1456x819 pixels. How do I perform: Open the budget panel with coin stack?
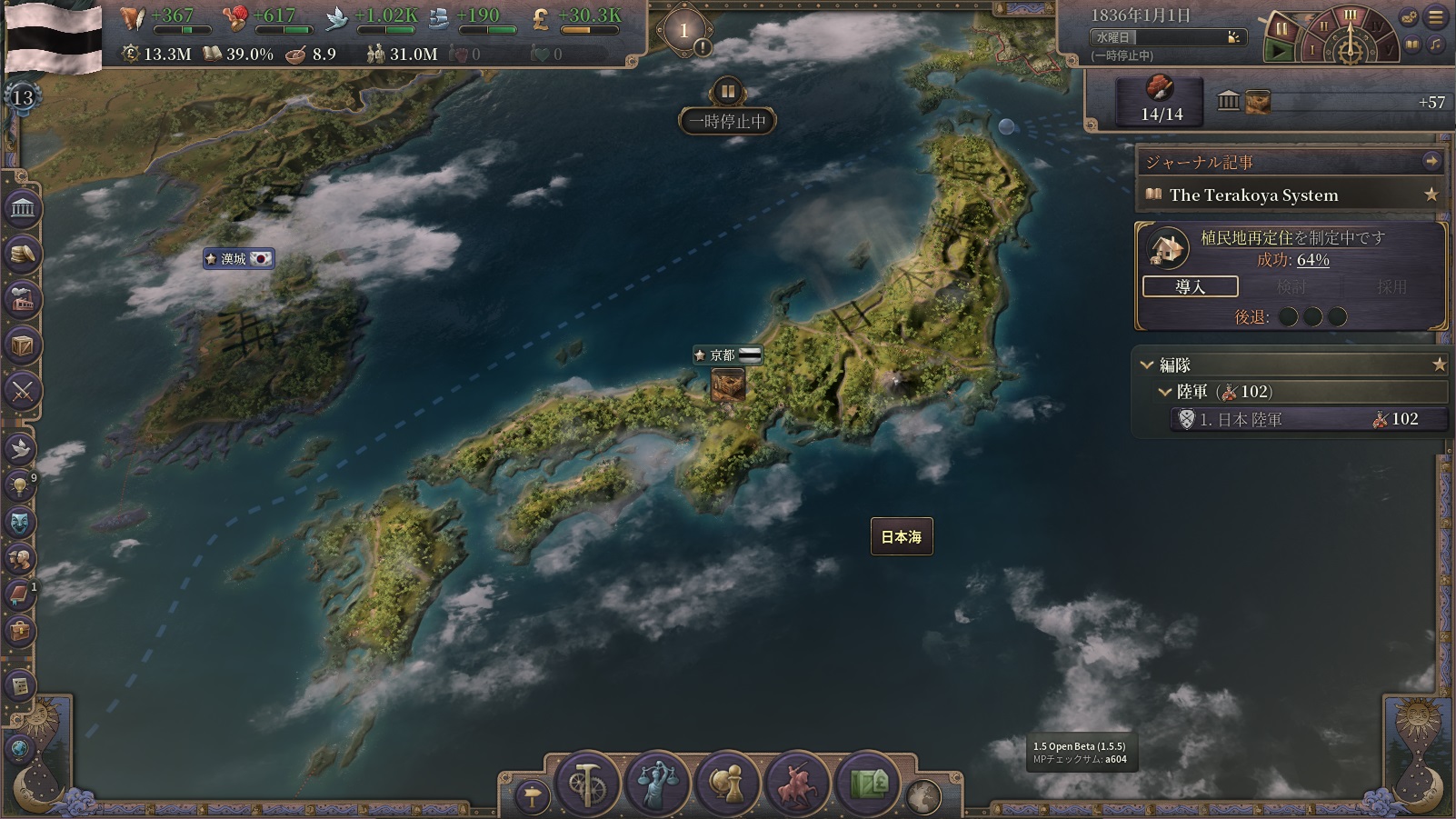(x=23, y=254)
